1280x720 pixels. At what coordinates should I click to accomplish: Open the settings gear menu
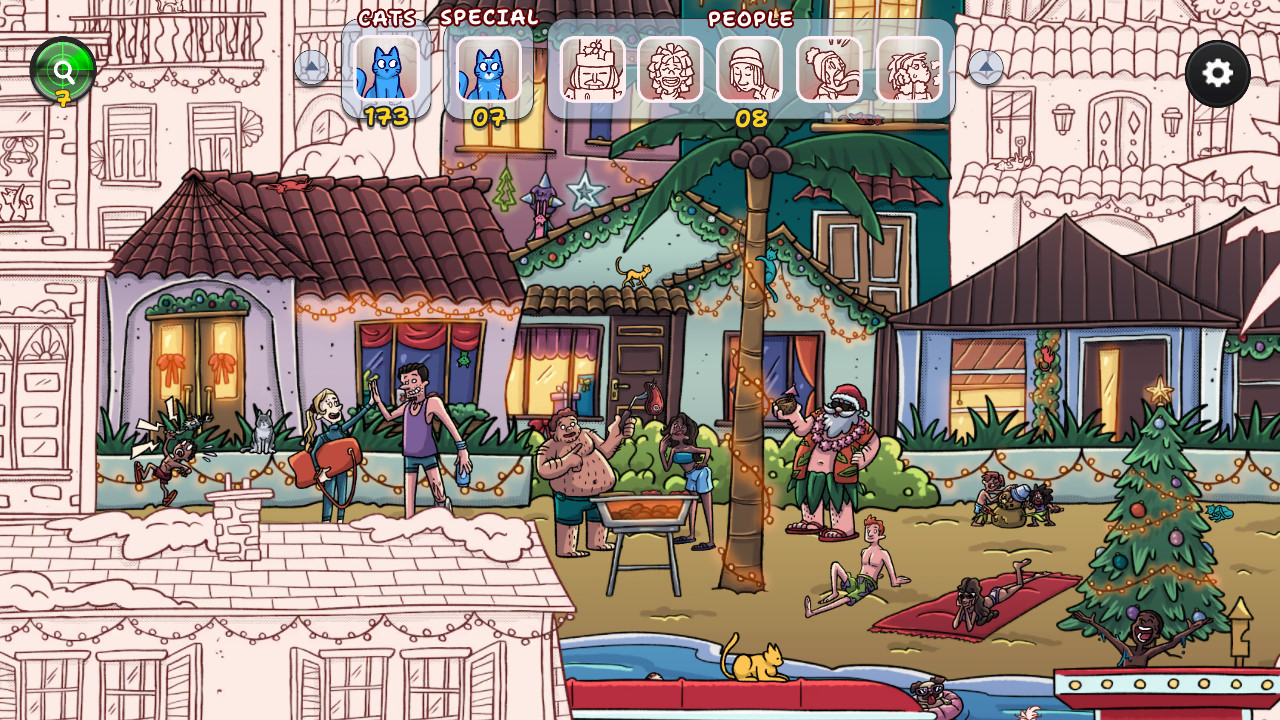[x=1216, y=72]
